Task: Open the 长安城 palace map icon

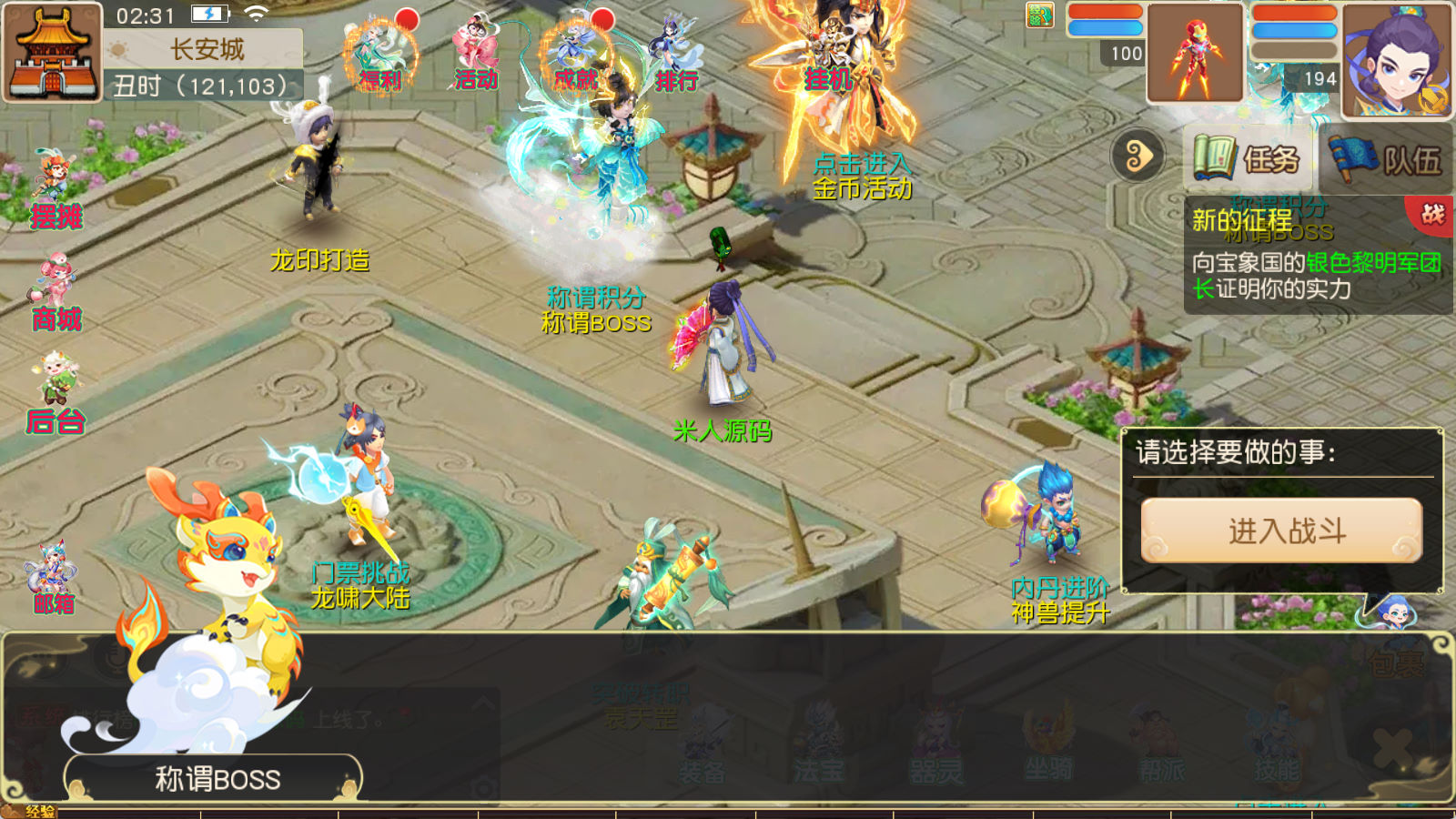Action: point(52,52)
